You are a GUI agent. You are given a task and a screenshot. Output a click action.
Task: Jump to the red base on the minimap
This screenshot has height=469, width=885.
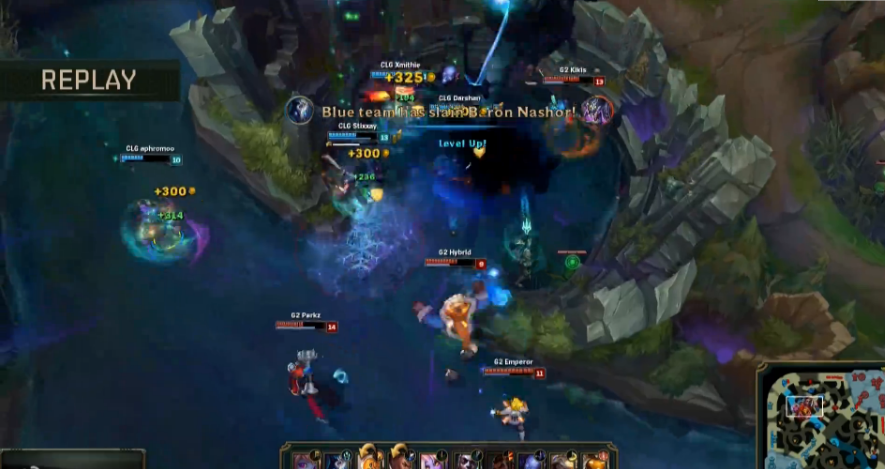(x=872, y=378)
